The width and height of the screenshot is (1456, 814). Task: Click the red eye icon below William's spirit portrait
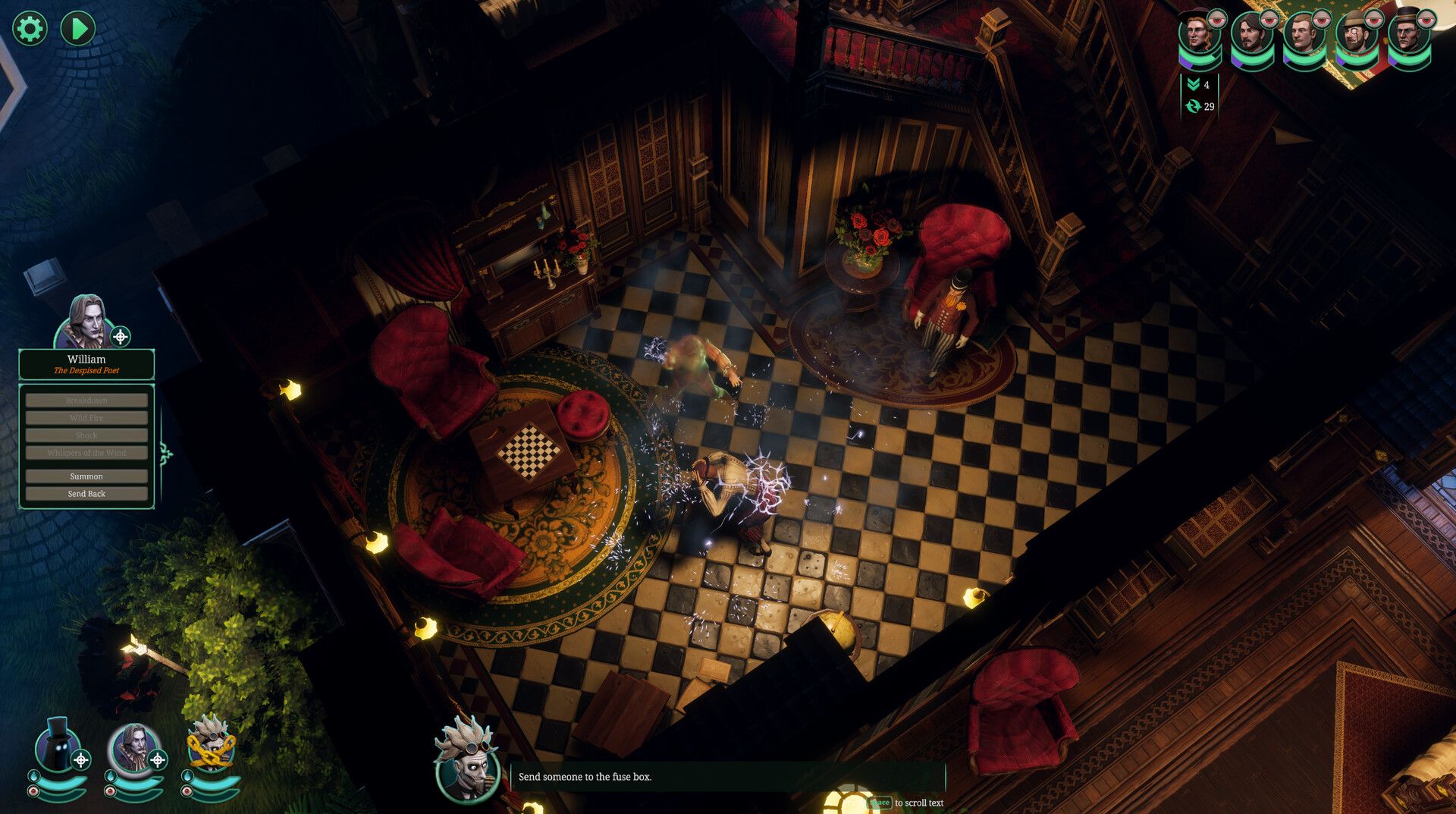coord(110,790)
